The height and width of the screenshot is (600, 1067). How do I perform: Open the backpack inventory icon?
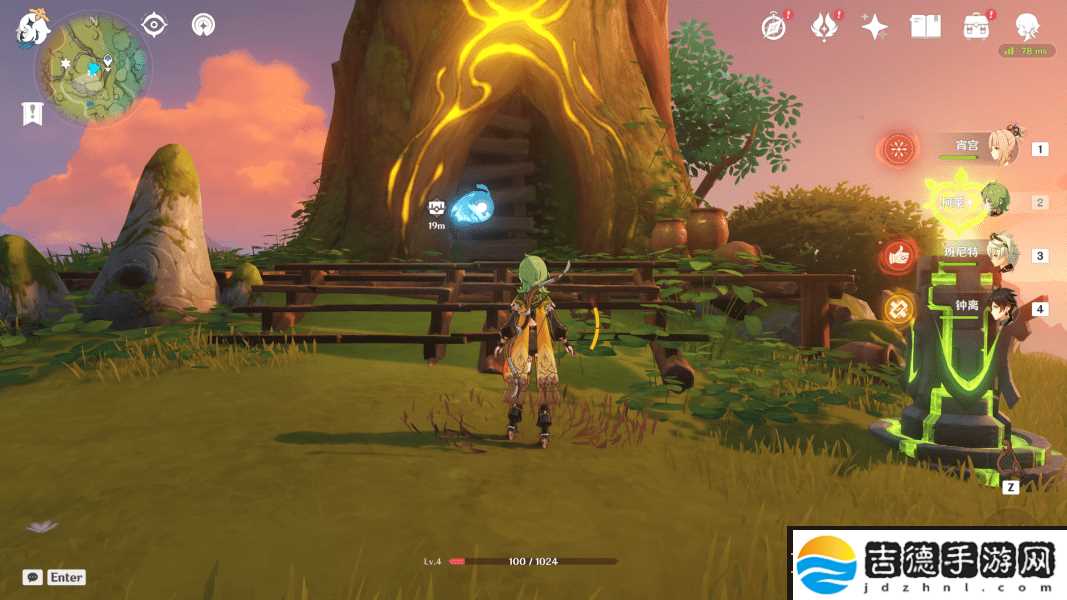tap(976, 27)
